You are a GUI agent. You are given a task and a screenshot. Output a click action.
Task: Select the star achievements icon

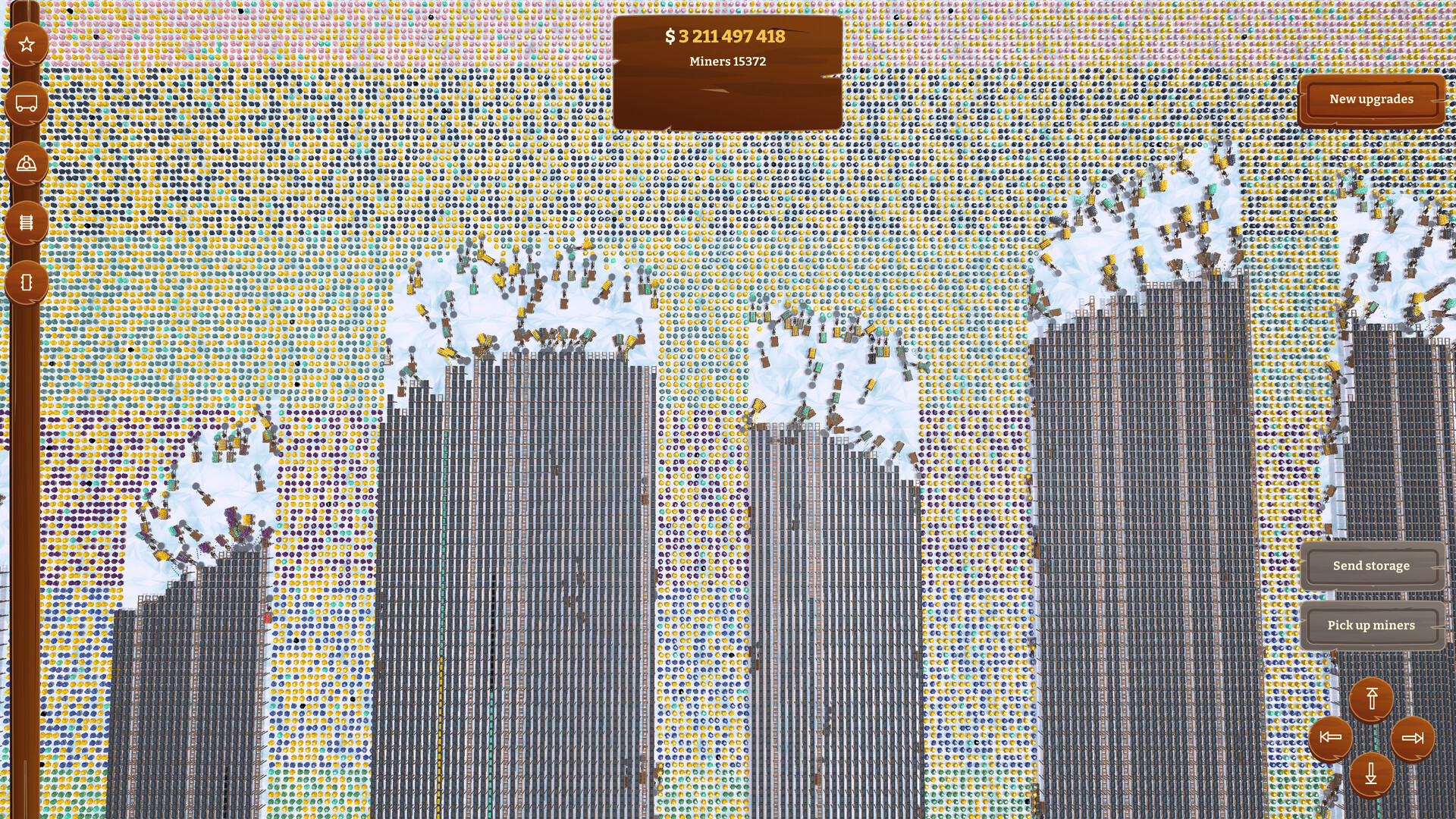[x=27, y=43]
